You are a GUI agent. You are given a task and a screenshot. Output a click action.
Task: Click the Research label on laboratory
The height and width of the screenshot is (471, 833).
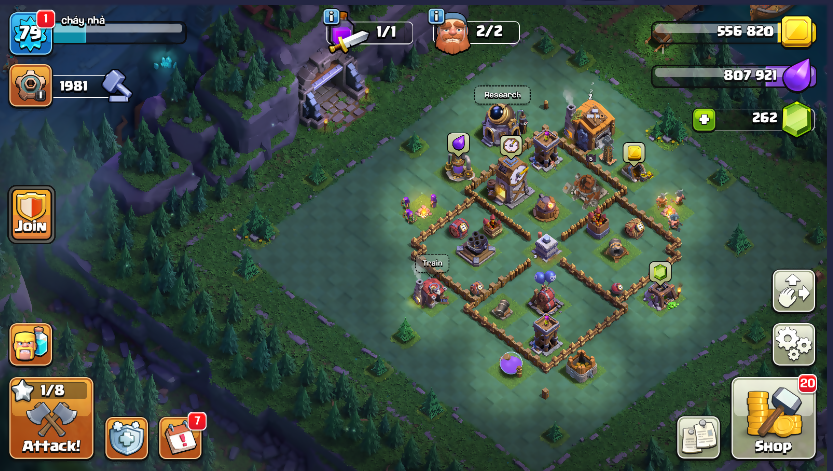tap(502, 95)
